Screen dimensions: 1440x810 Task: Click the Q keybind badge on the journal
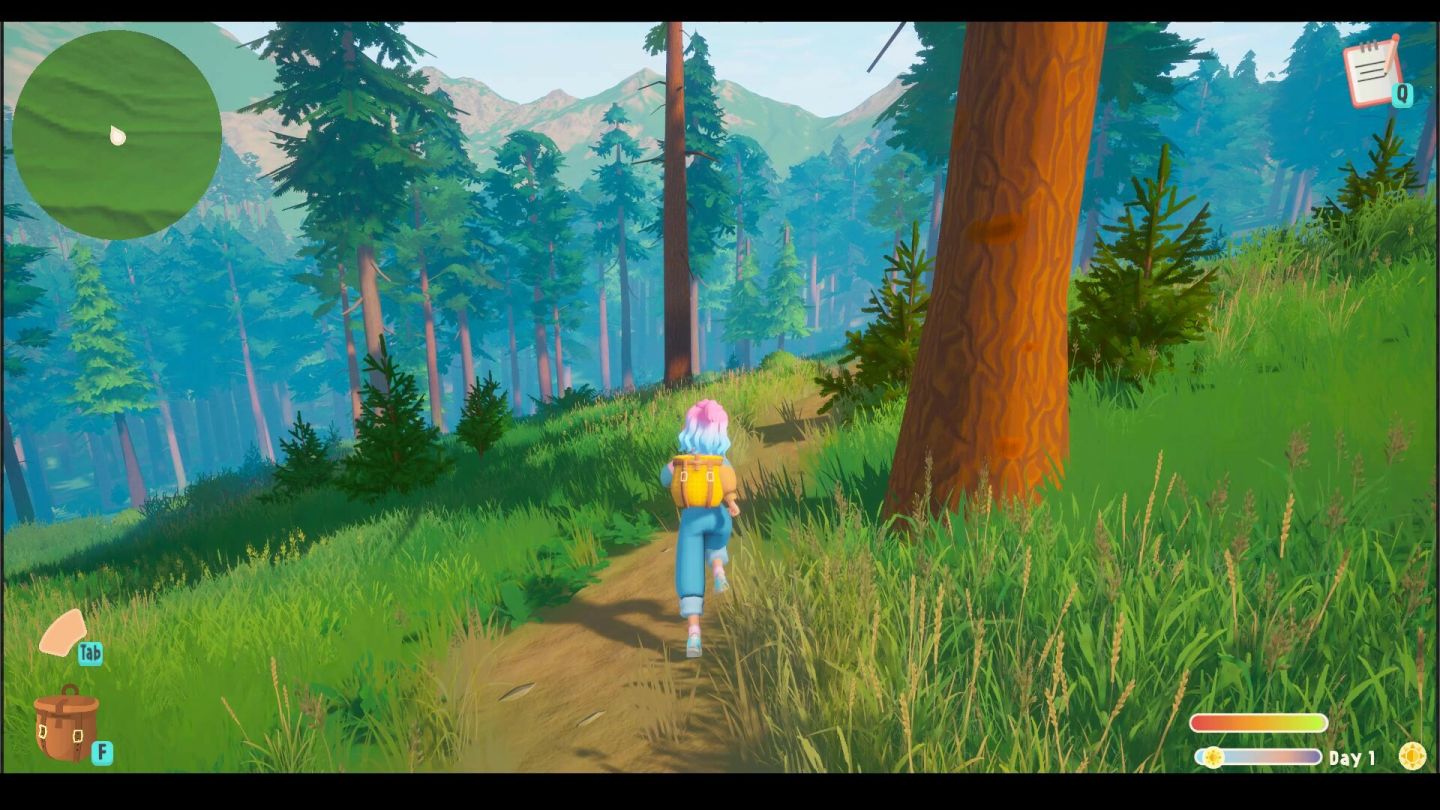point(1404,95)
